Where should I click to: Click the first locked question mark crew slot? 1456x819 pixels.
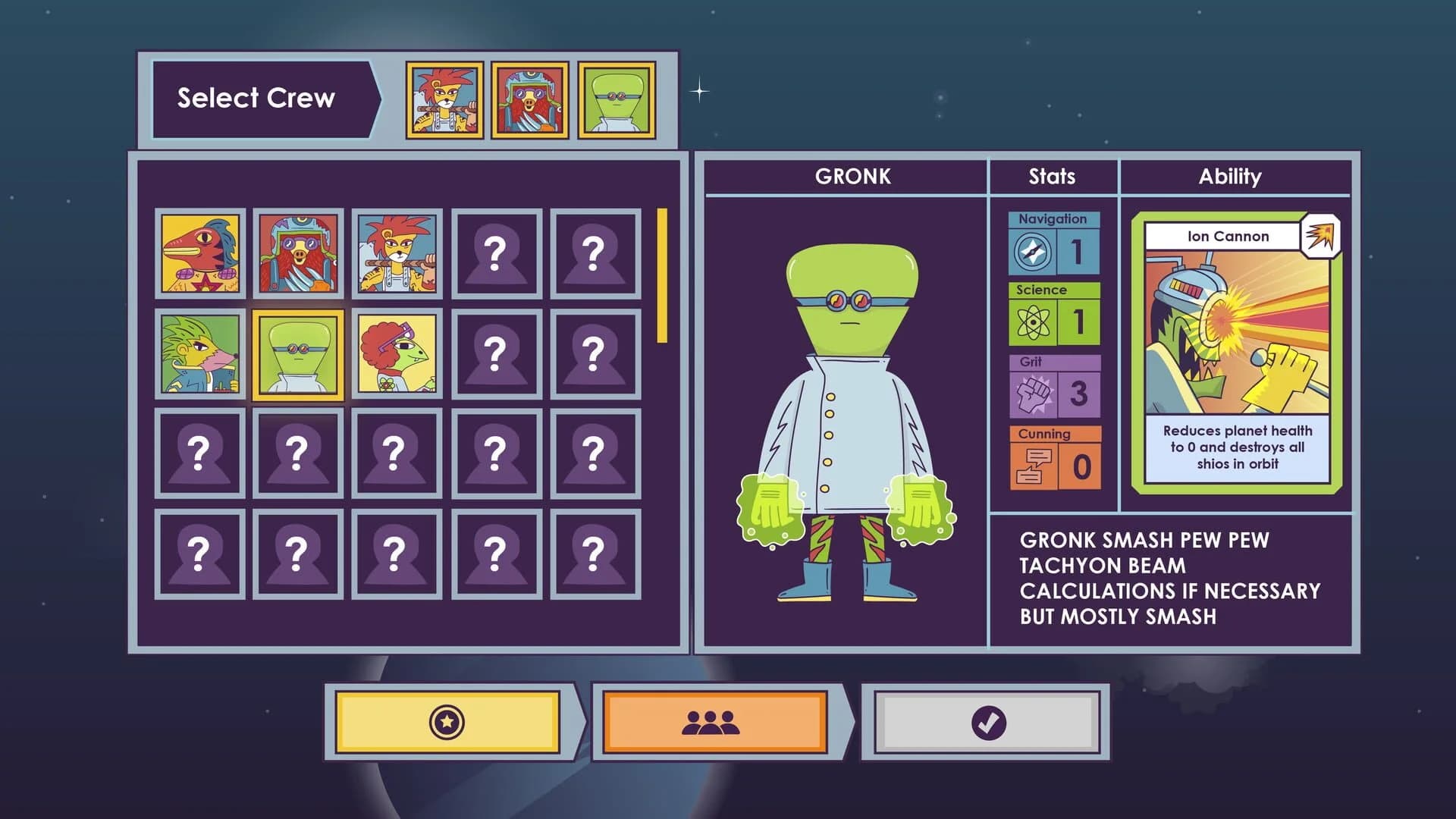point(497,253)
